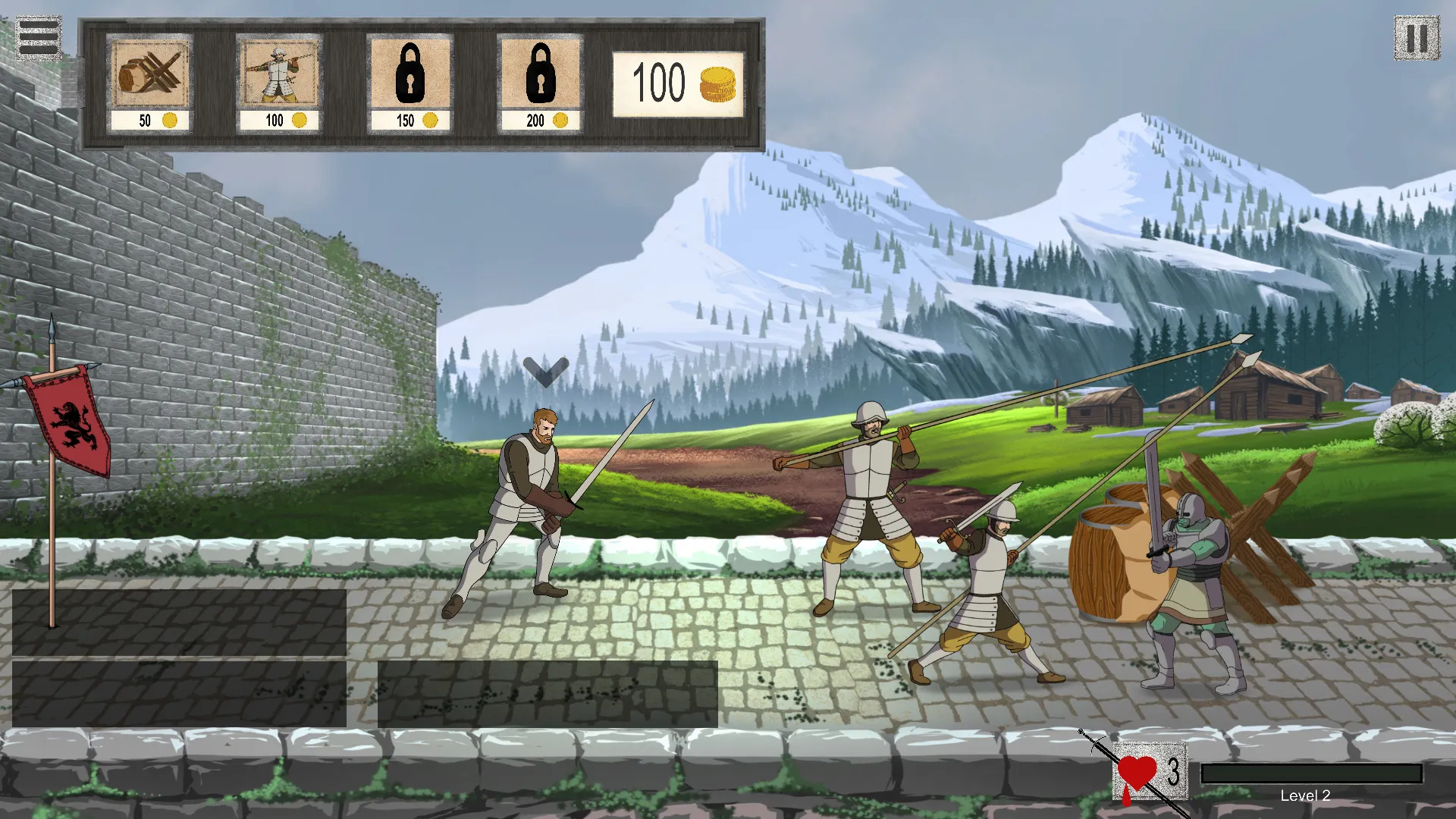Open the hamburger menu
The image size is (1456, 819).
point(38,36)
